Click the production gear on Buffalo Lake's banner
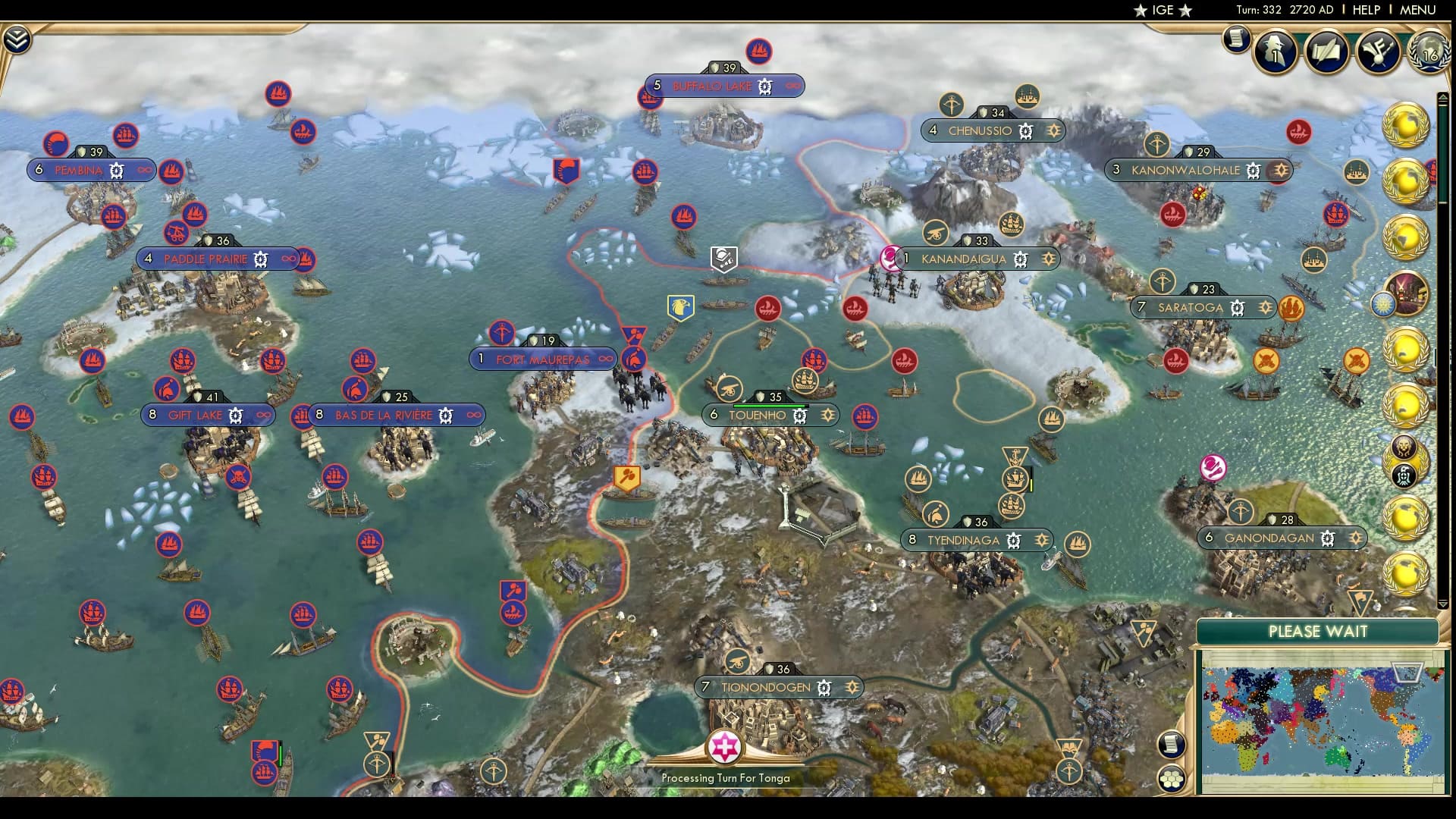This screenshot has height=819, width=1456. pyautogui.click(x=765, y=86)
